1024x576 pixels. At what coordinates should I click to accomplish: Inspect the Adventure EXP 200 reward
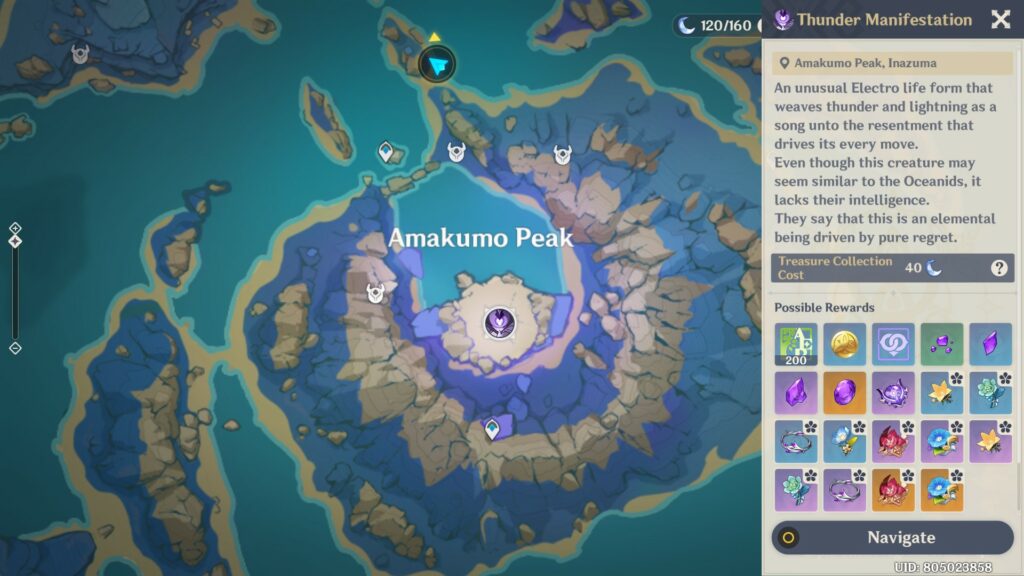(x=795, y=344)
